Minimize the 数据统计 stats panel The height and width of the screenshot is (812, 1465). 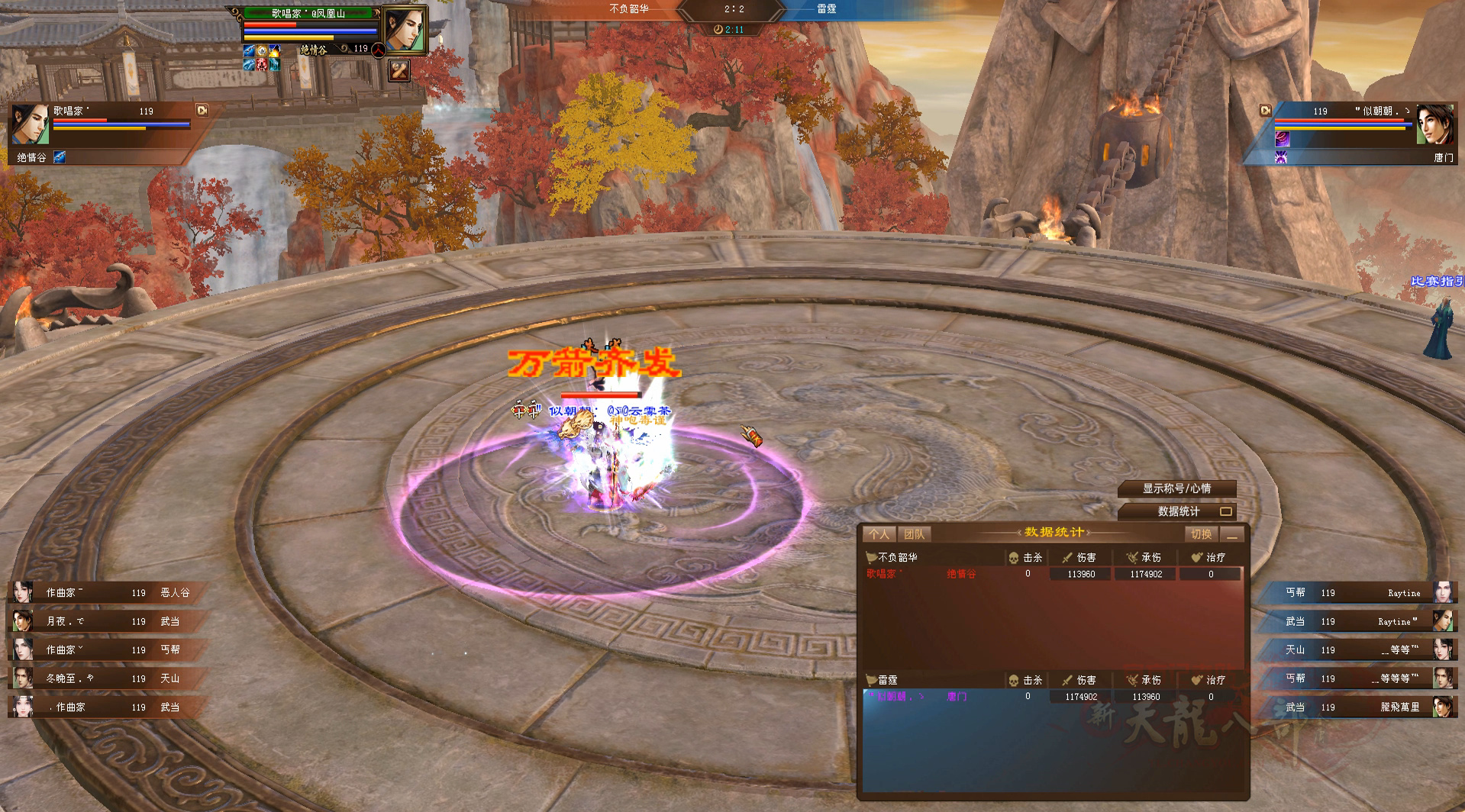coord(1231,534)
